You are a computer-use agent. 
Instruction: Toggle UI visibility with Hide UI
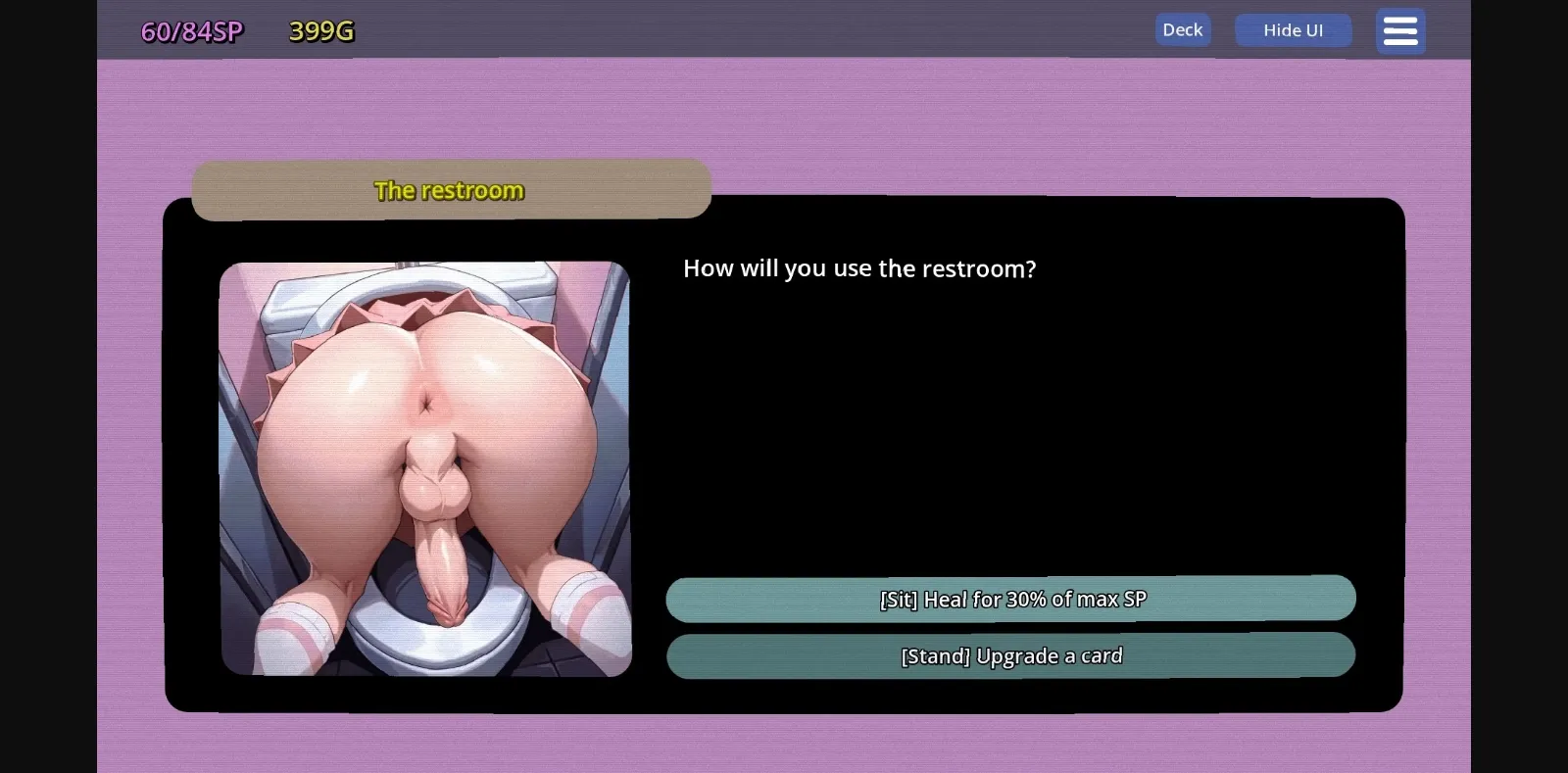point(1293,29)
